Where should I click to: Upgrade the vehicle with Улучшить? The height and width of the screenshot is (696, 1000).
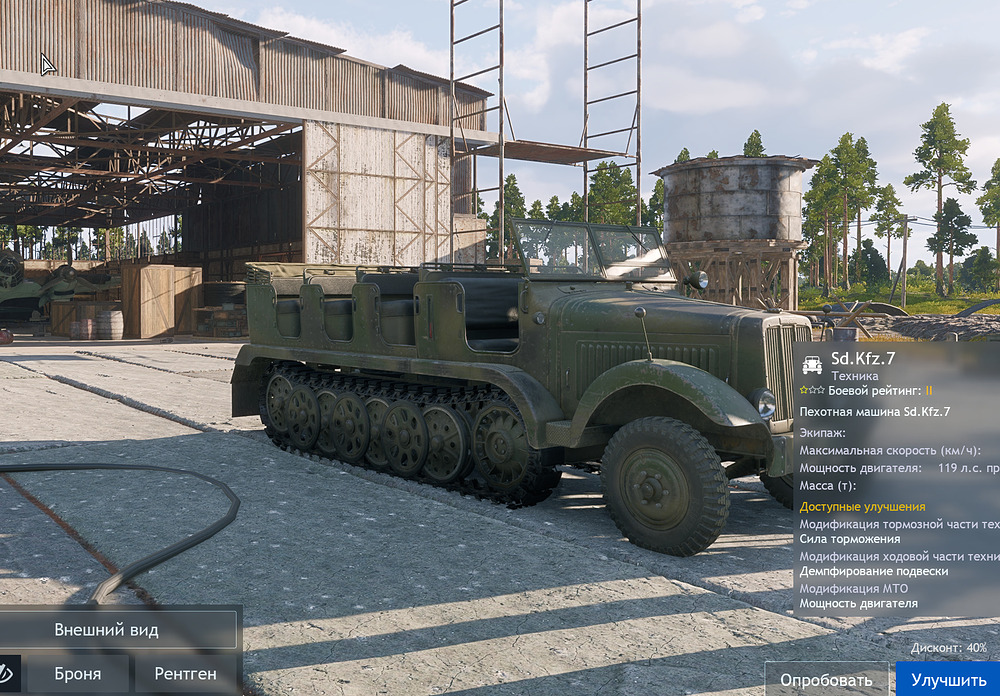pos(948,680)
